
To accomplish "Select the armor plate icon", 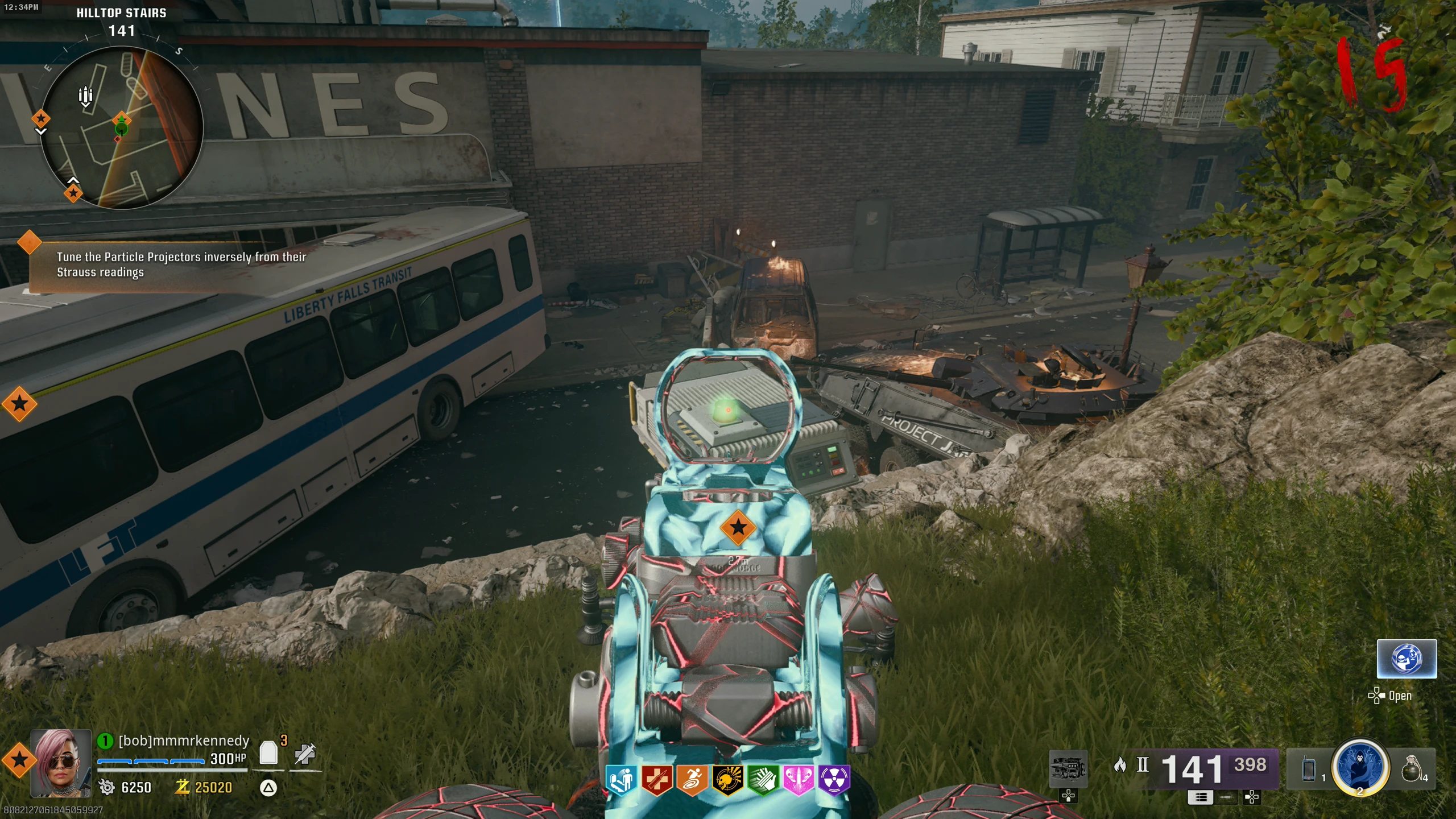I will tap(268, 753).
